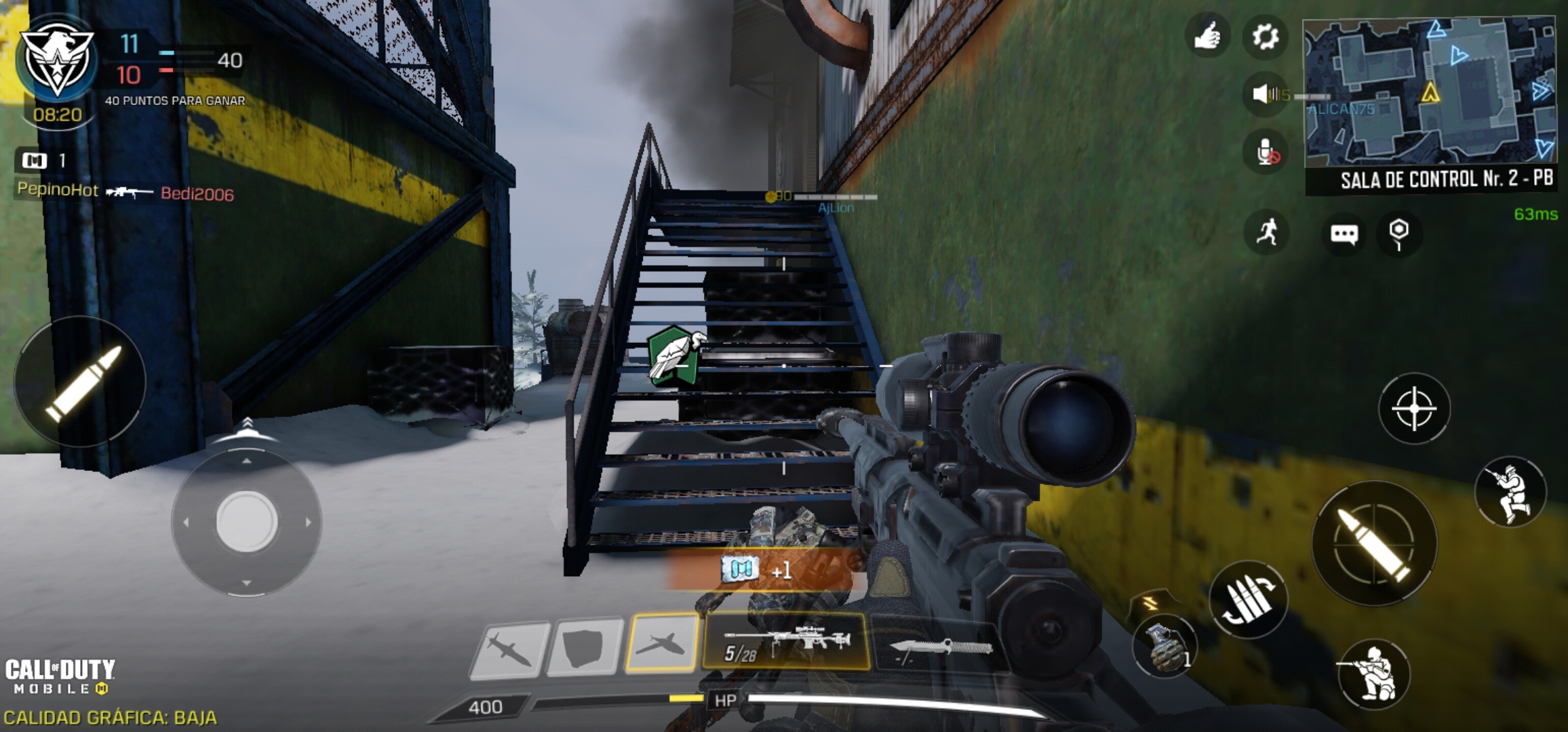Aim down the scope with crosshair button
The height and width of the screenshot is (732, 1568).
1414,409
